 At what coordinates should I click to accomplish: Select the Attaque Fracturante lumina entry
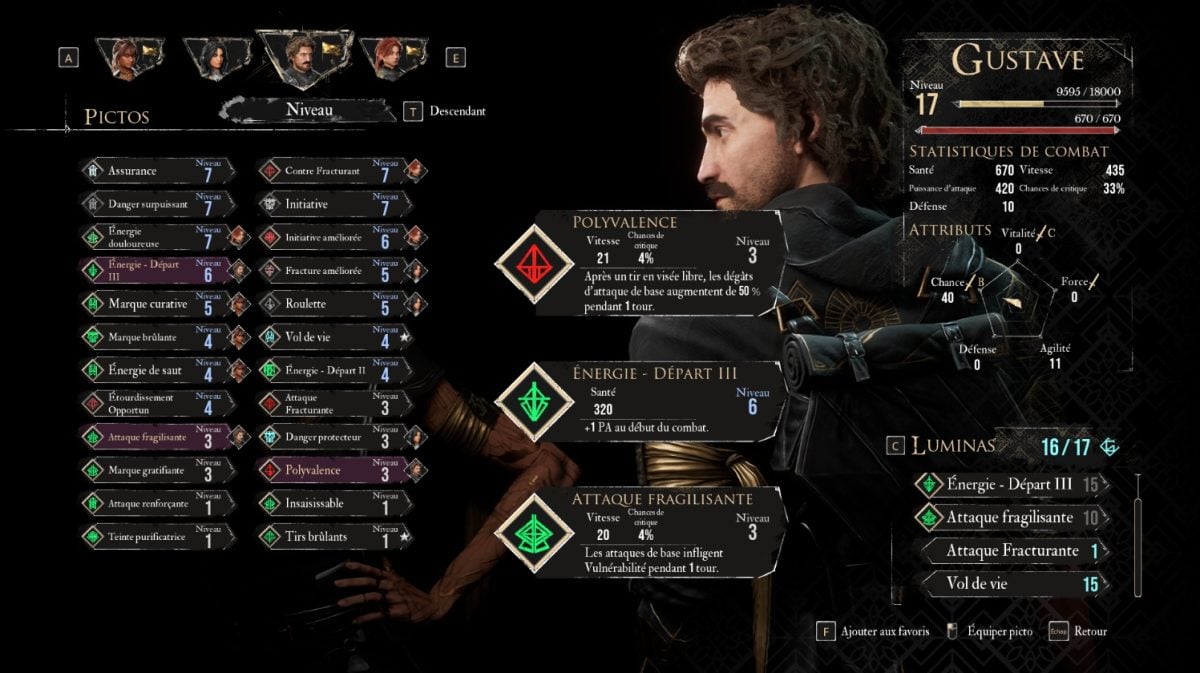(1012, 551)
